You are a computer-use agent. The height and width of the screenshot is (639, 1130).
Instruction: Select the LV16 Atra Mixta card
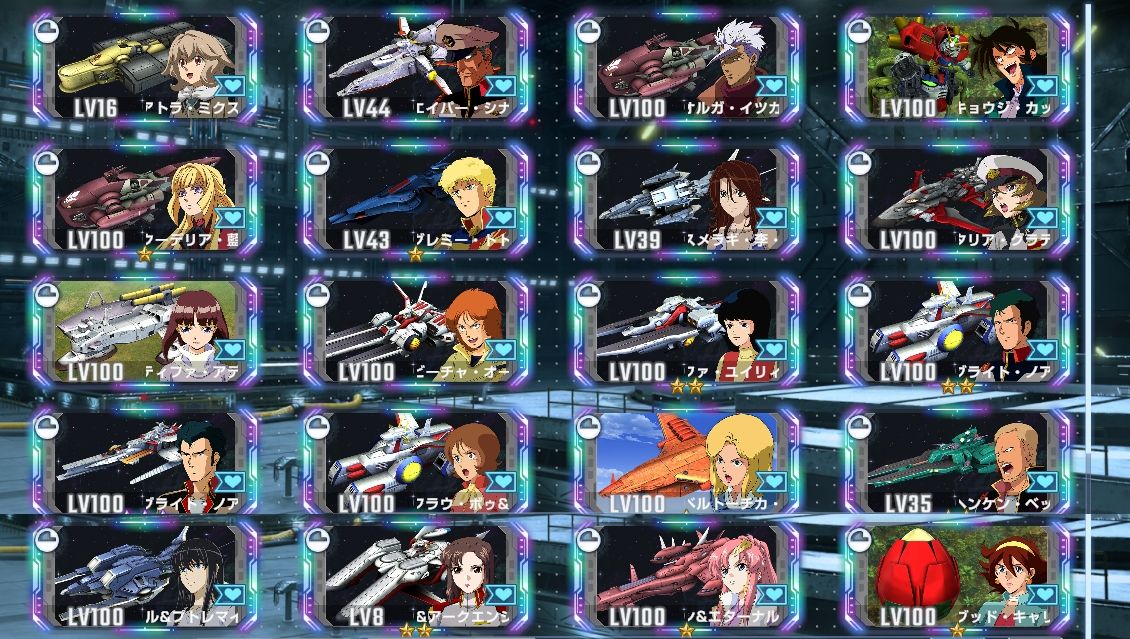pos(145,68)
